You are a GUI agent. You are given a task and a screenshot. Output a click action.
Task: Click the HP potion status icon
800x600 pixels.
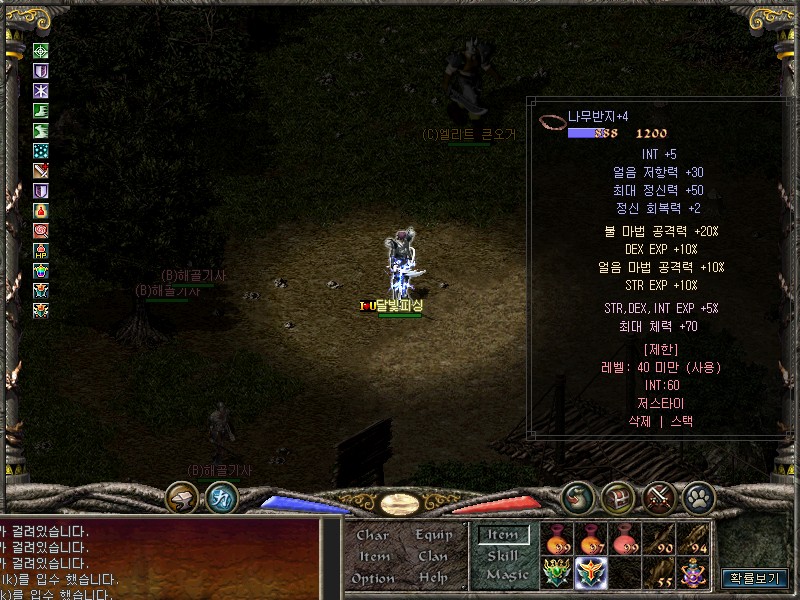[41, 250]
